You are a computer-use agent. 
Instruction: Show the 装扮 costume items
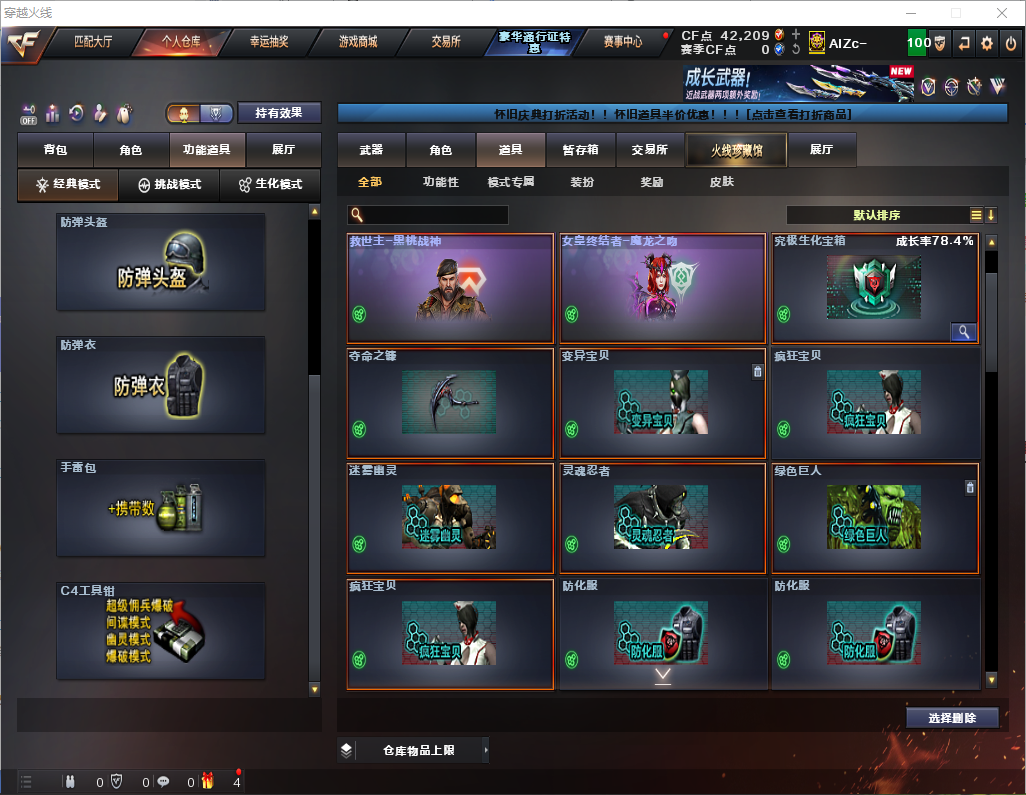582,182
